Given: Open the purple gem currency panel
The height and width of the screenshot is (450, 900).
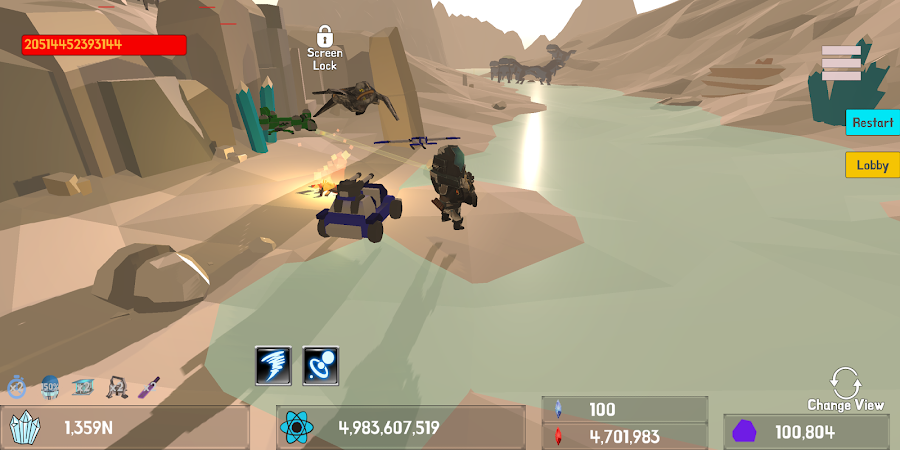Looking at the screenshot, I should tap(806, 432).
